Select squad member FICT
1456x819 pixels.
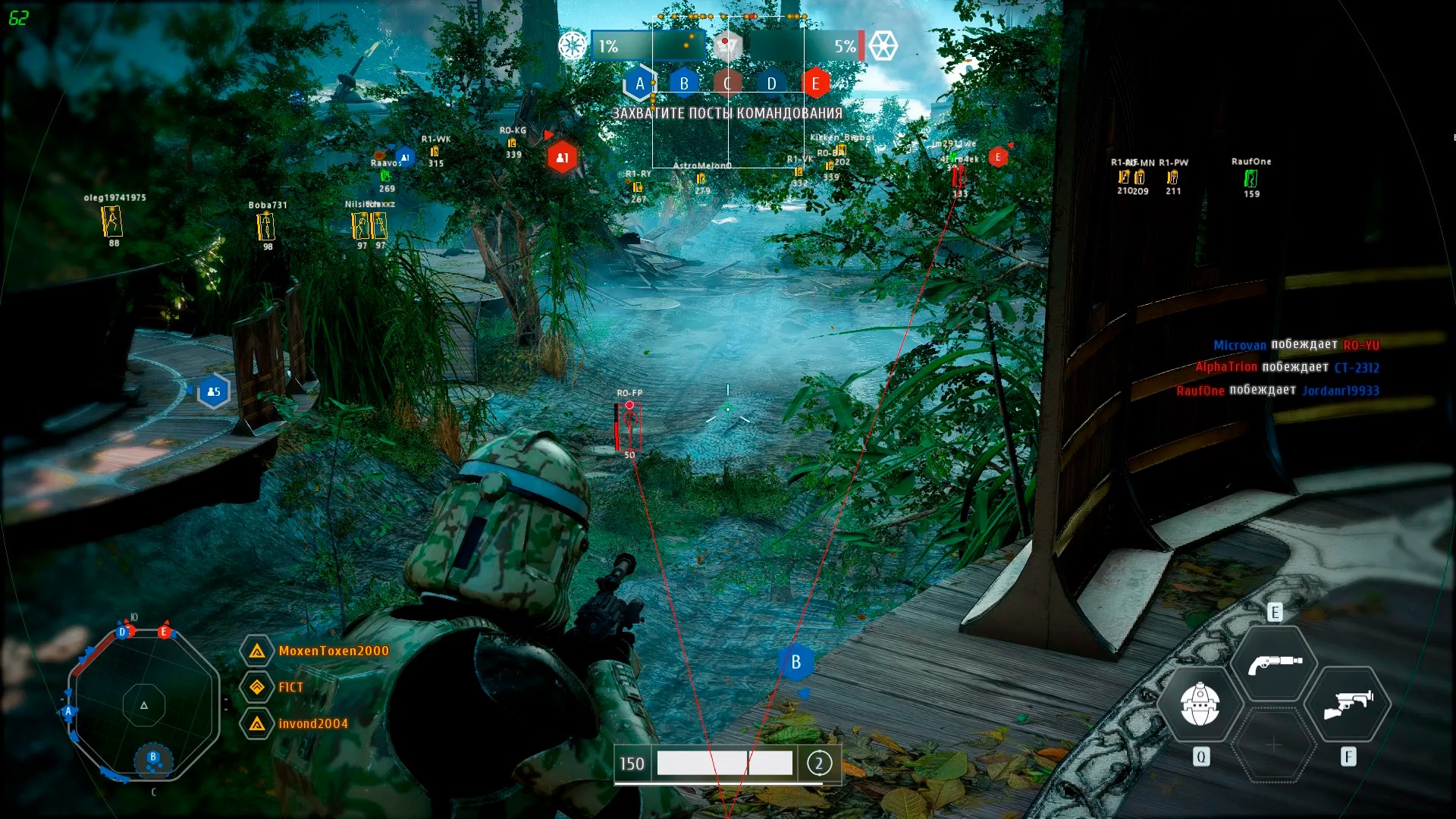tap(290, 687)
